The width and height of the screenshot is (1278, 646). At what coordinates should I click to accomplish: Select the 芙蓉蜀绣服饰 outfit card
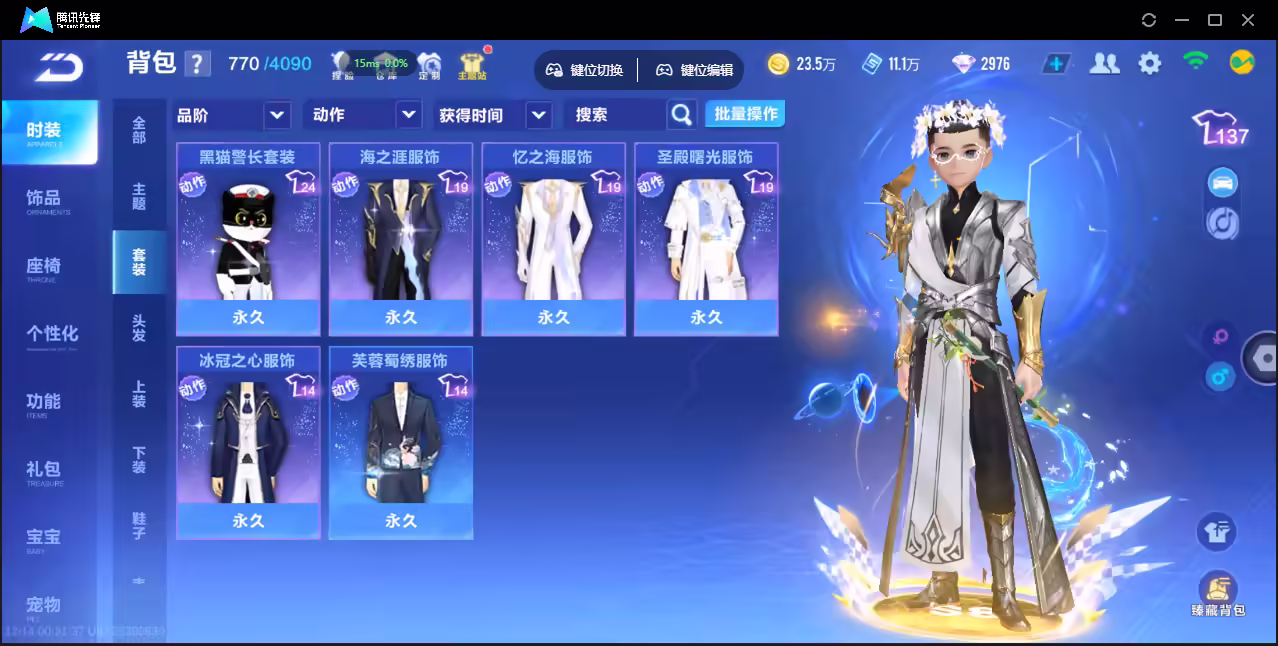coord(400,442)
